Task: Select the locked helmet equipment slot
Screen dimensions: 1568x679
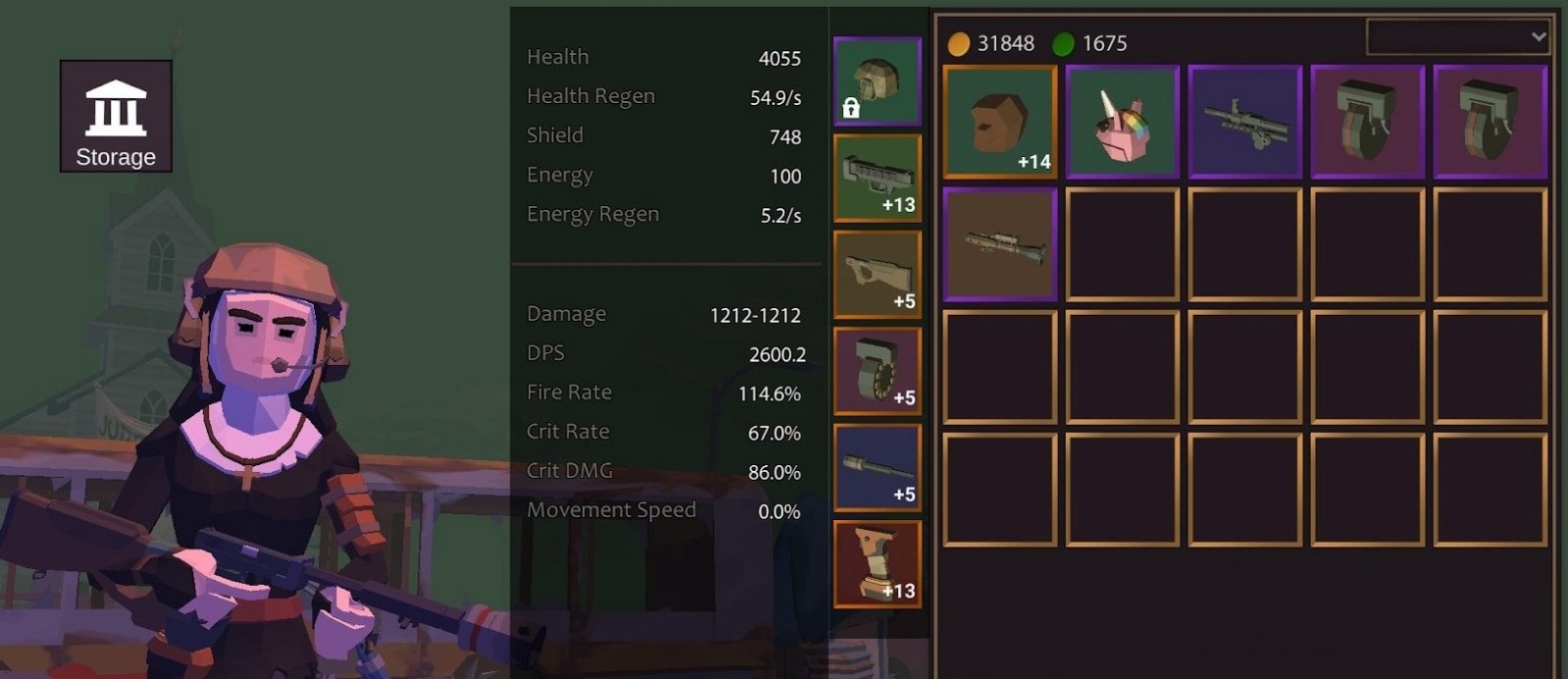Action: click(x=877, y=81)
